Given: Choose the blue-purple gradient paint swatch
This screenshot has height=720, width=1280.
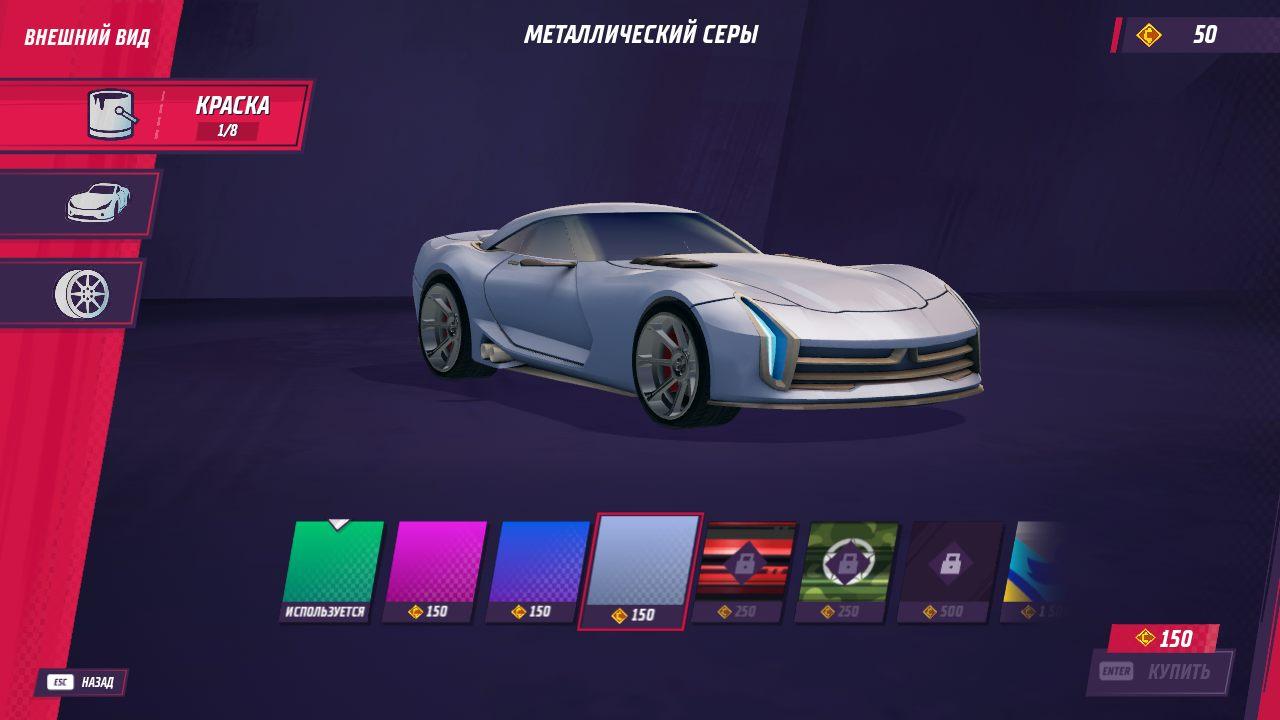Looking at the screenshot, I should point(537,565).
